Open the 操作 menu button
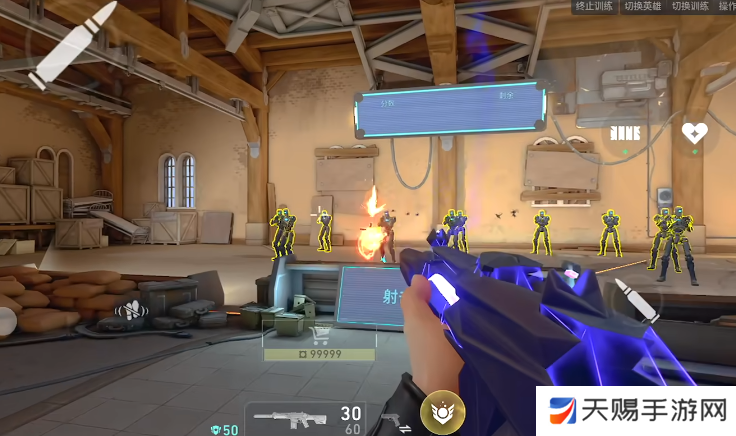The image size is (736, 436). tap(726, 7)
